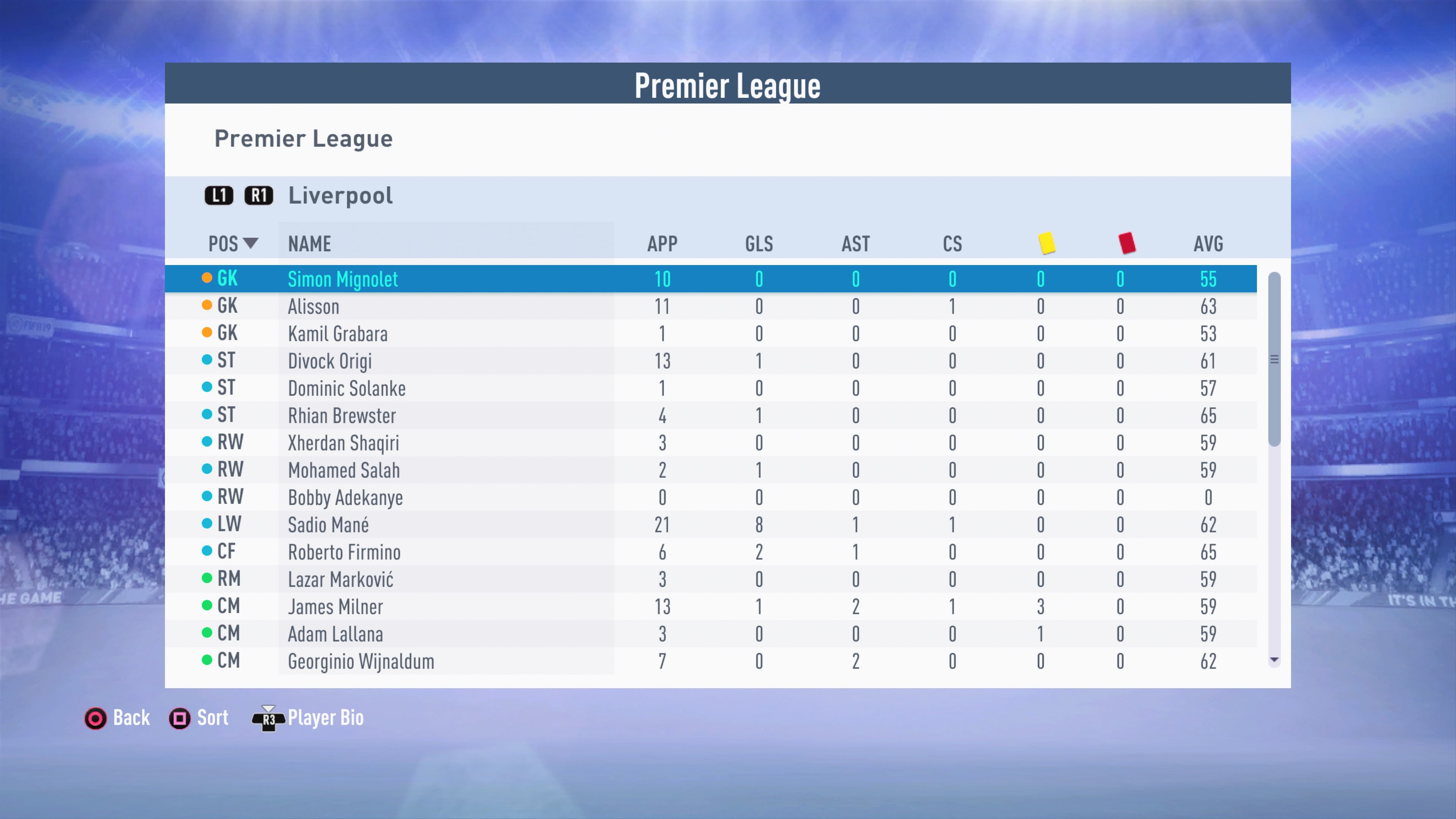Viewport: 1456px width, 819px height.
Task: Pick Mohamed Salah's stats row
Action: pyautogui.click(x=344, y=470)
